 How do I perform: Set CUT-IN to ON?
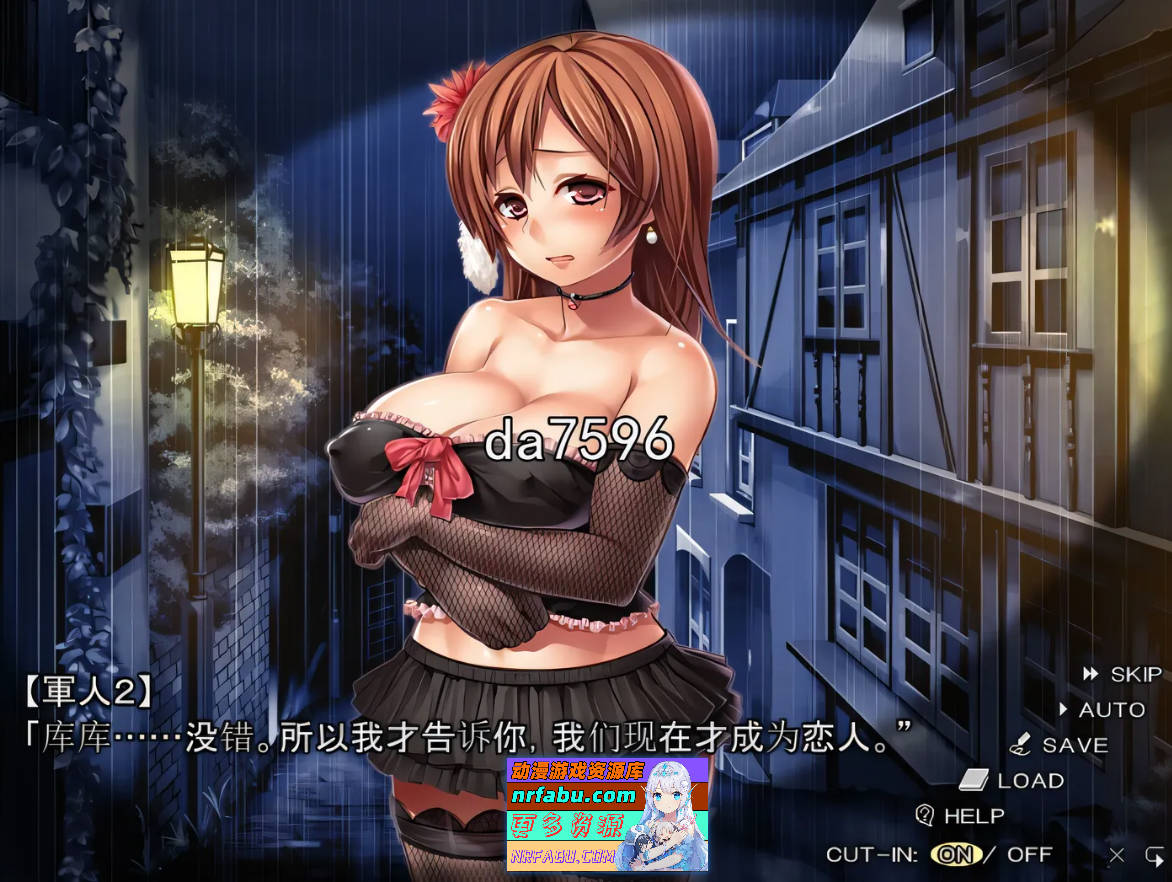pos(955,855)
